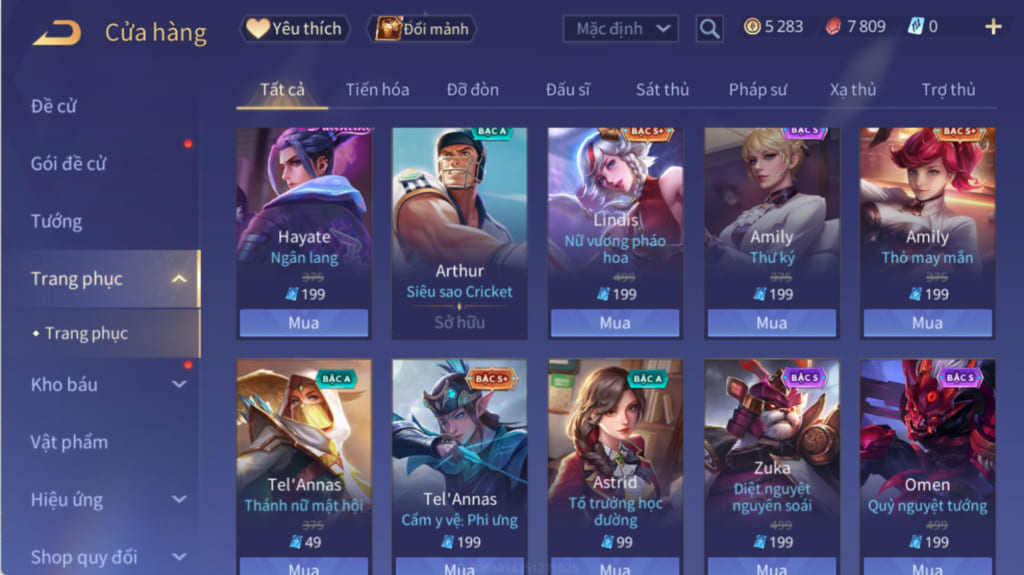Add currency with the plus button
The height and width of the screenshot is (575, 1024).
point(993,27)
